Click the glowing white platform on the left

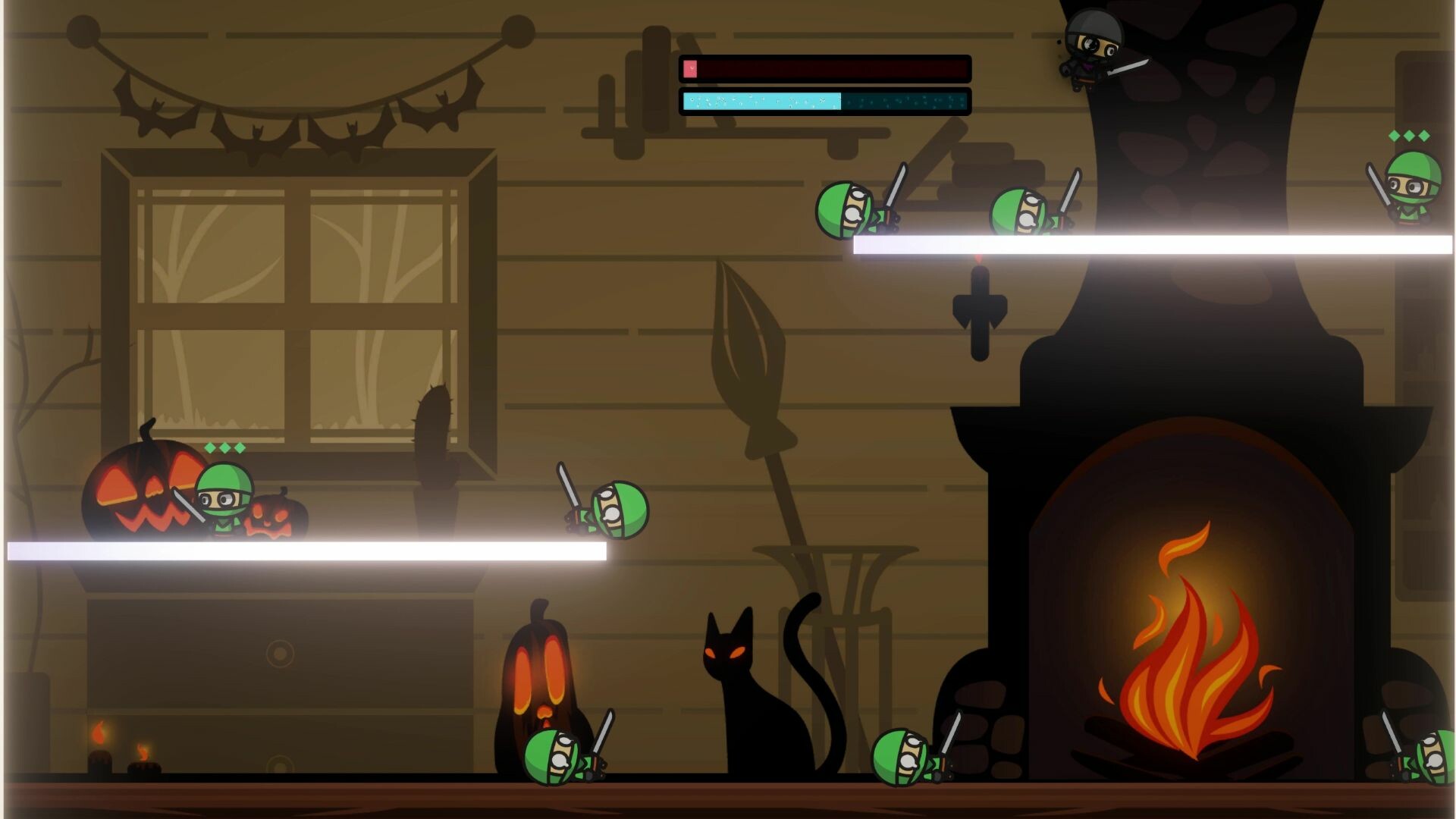pyautogui.click(x=303, y=550)
